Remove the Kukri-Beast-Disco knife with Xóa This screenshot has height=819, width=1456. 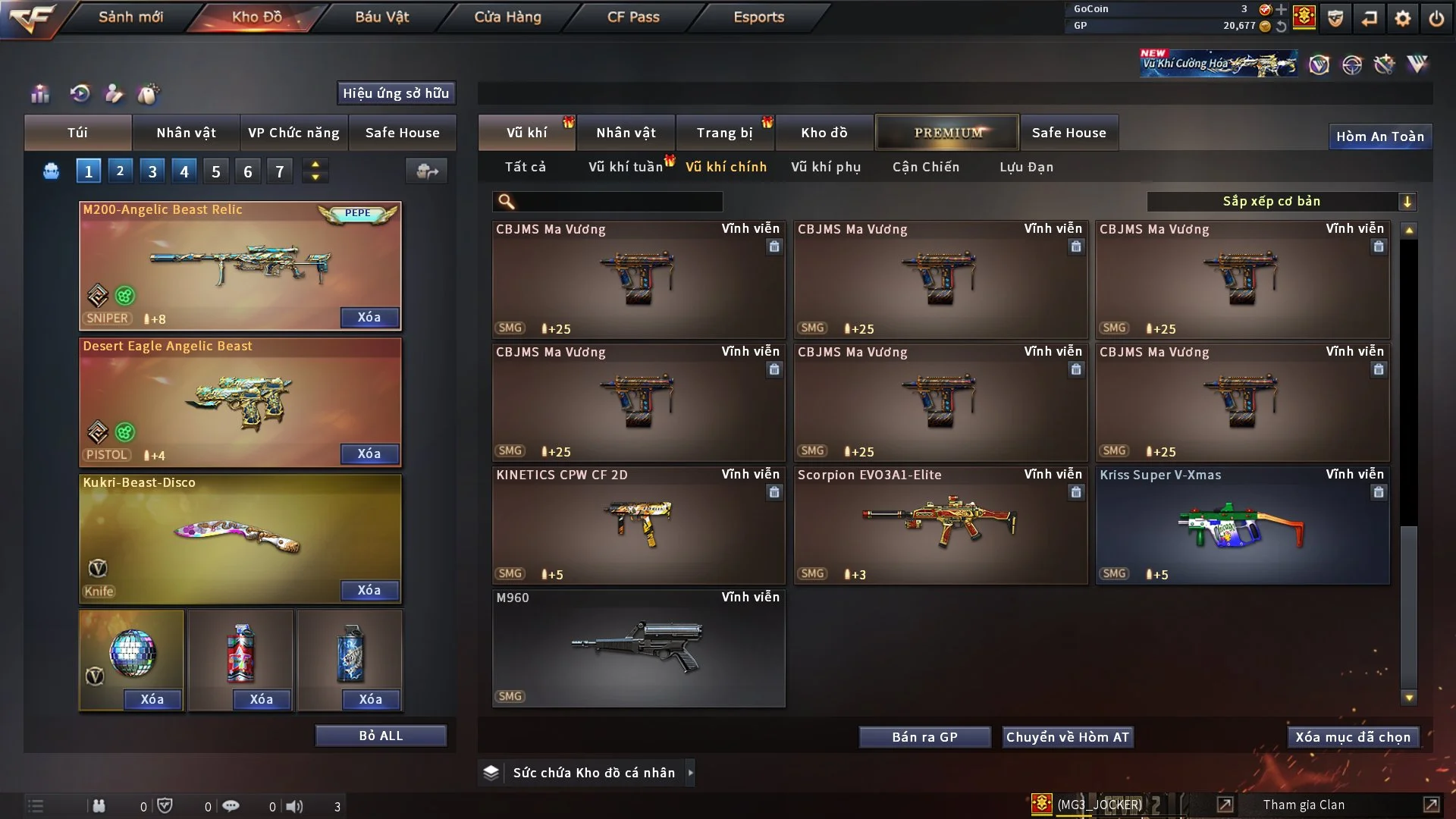click(369, 590)
